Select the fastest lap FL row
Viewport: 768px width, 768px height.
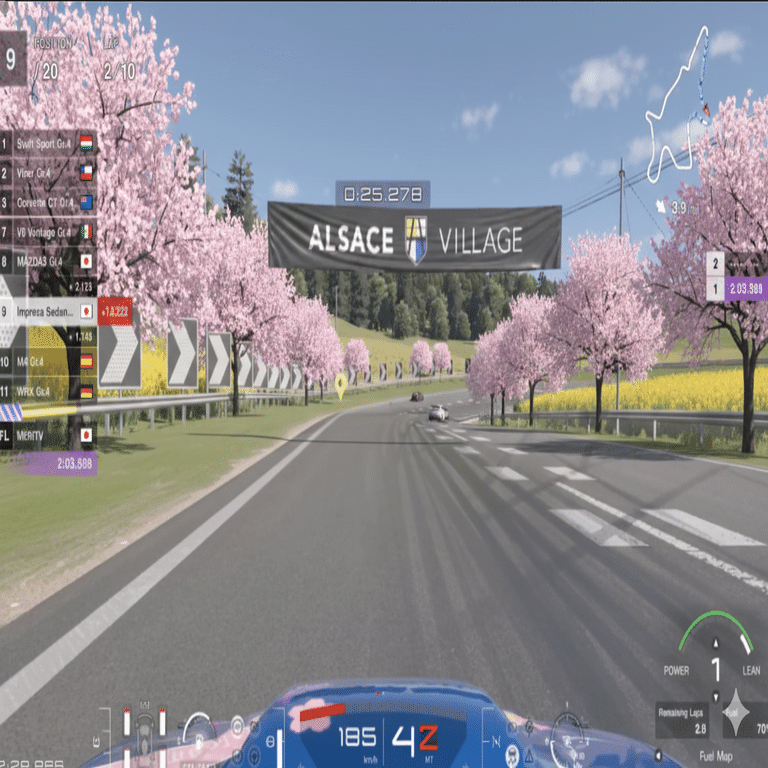[48, 435]
